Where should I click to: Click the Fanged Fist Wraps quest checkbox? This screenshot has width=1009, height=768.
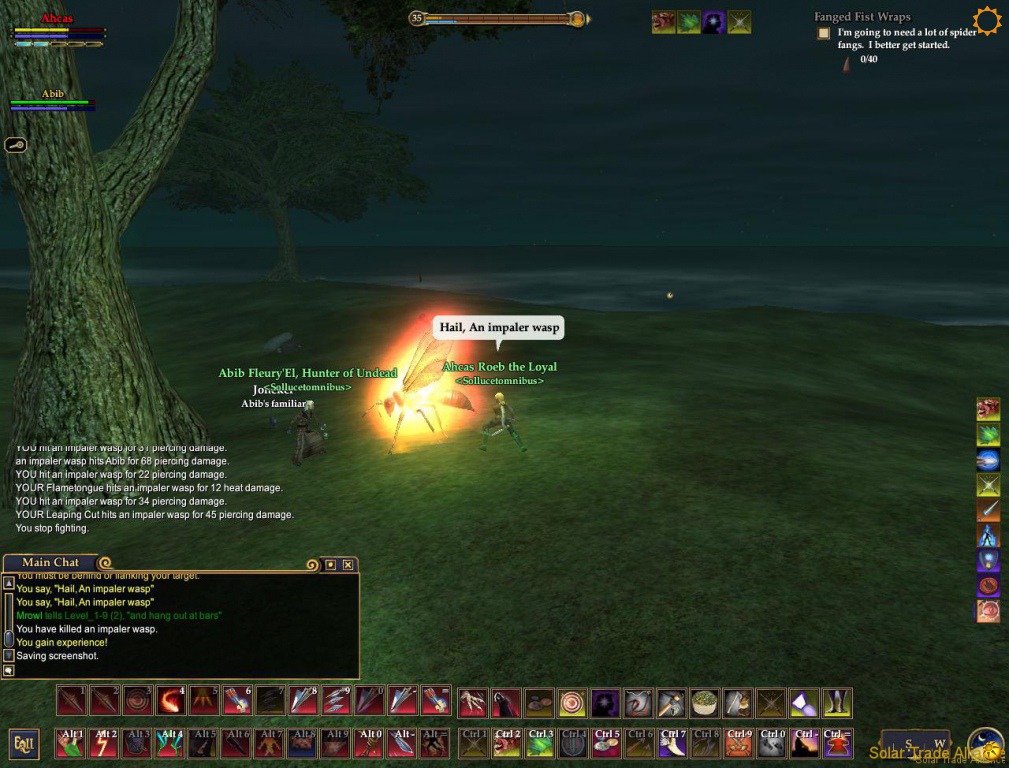[x=824, y=33]
